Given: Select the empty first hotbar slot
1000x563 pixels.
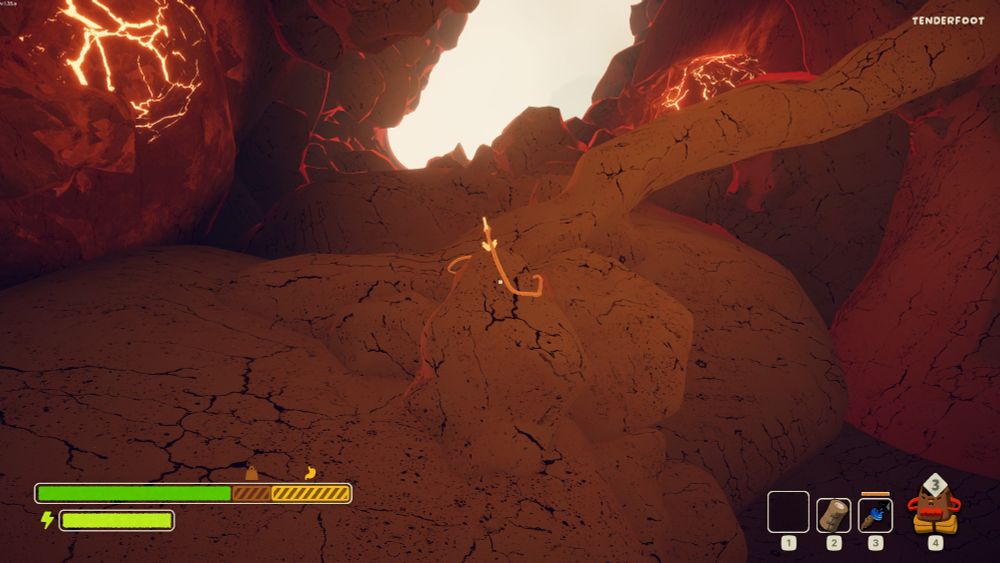Looking at the screenshot, I should [x=788, y=512].
